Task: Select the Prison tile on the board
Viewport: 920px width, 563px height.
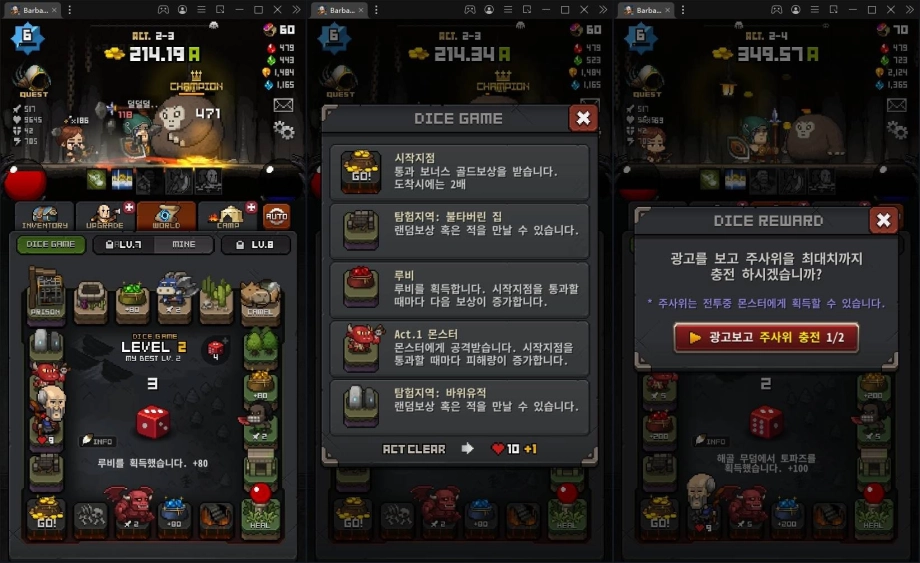Action: (44, 298)
